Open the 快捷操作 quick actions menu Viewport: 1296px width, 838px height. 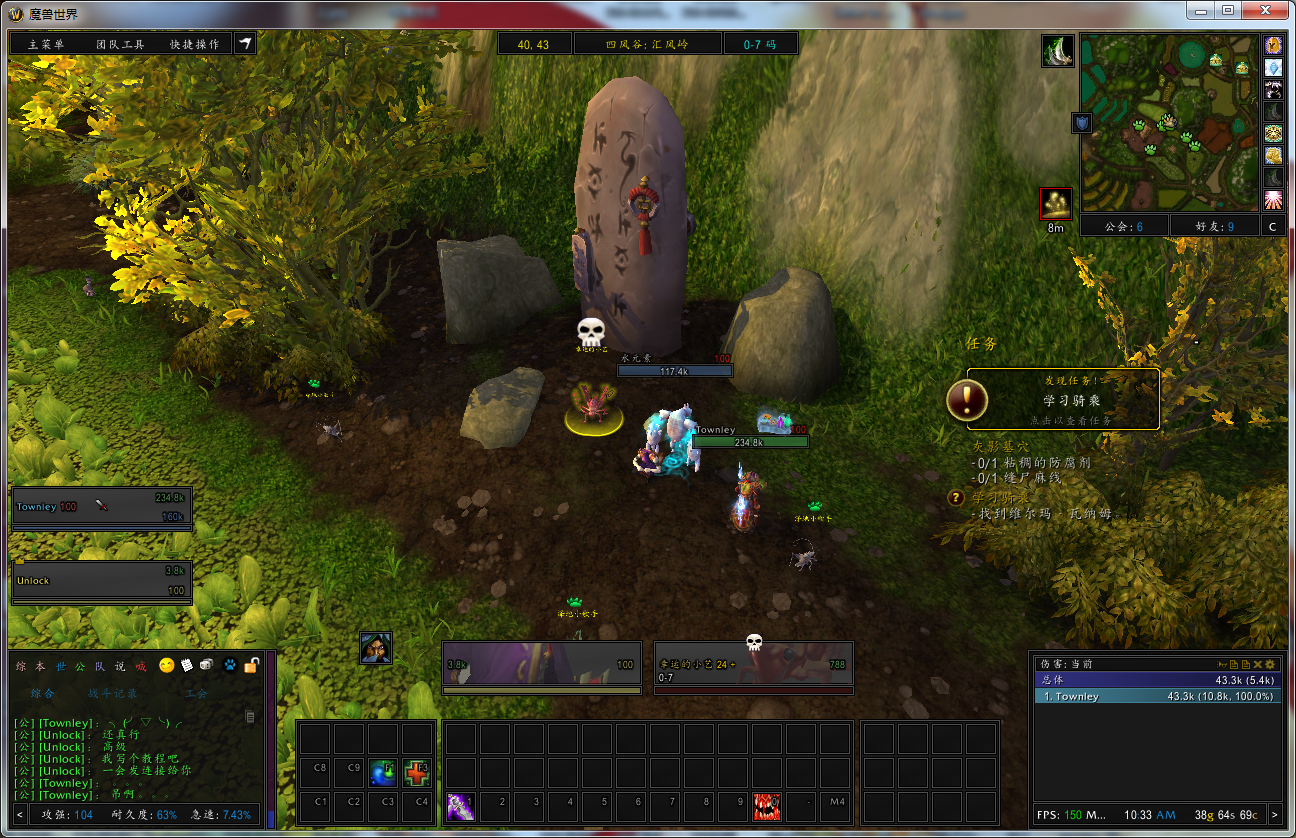[194, 44]
